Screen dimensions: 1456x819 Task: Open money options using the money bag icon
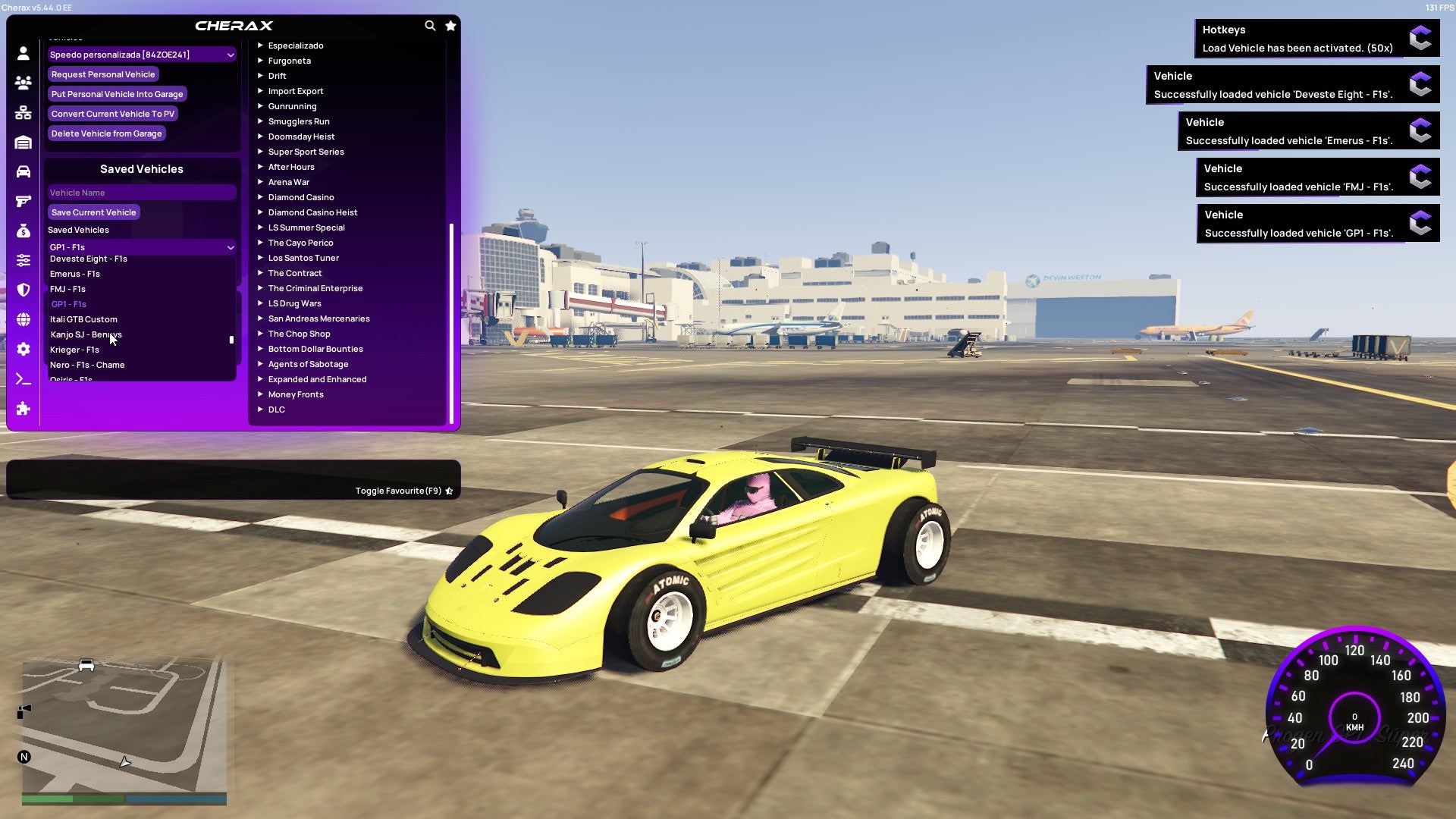pos(23,230)
